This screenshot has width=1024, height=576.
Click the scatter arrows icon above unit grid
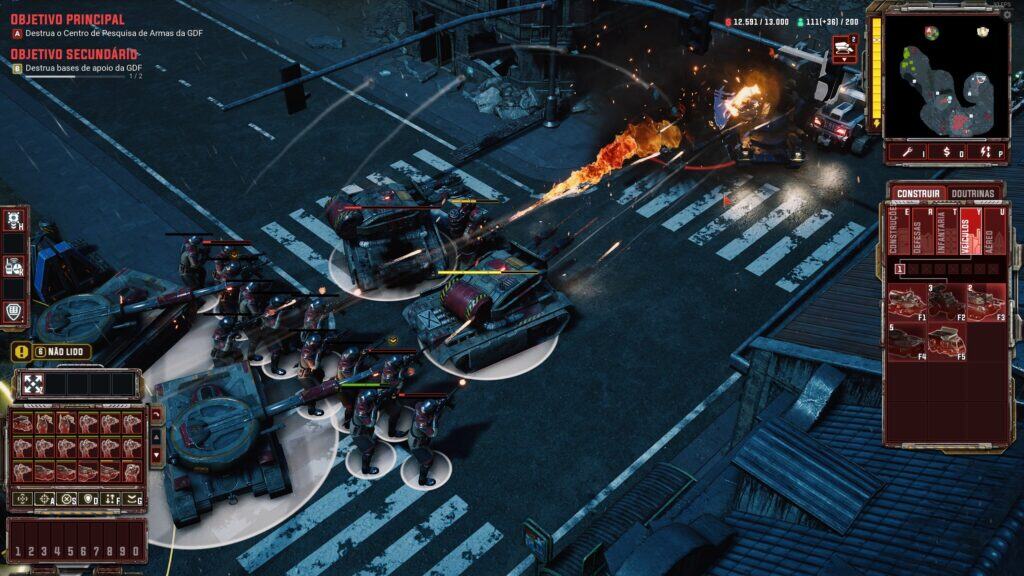[32, 383]
